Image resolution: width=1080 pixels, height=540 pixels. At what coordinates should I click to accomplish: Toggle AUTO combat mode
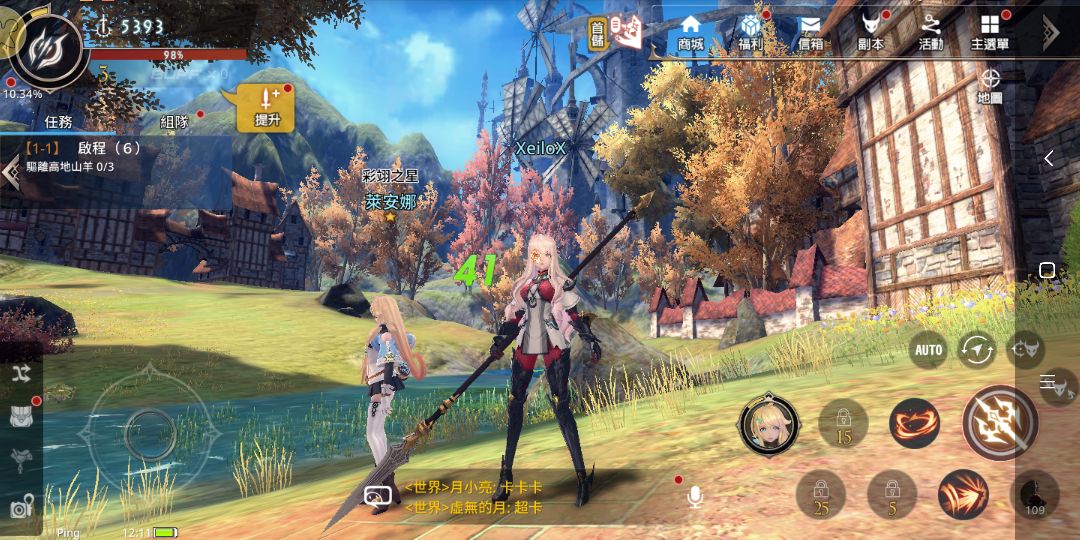pos(929,350)
